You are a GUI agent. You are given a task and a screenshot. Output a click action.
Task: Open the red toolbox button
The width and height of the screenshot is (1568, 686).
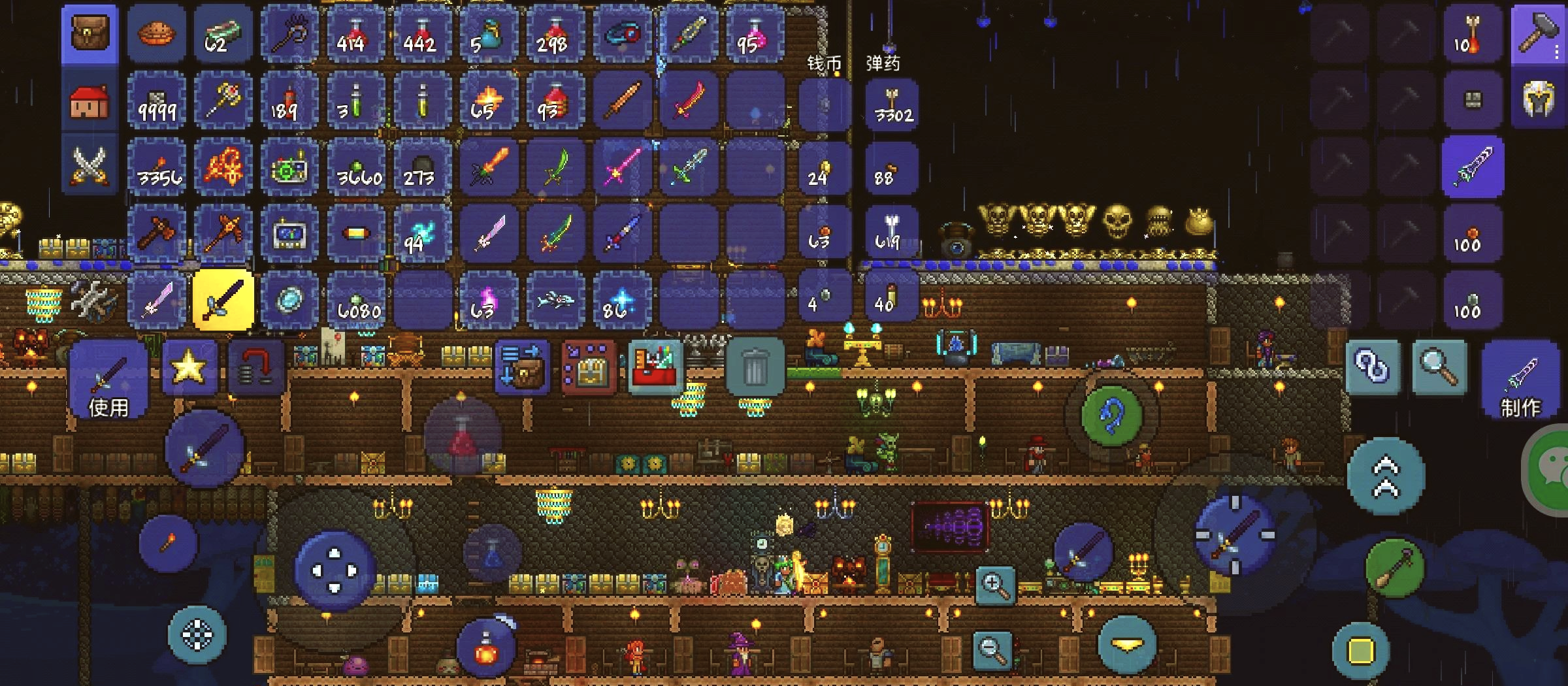pyautogui.click(x=655, y=368)
